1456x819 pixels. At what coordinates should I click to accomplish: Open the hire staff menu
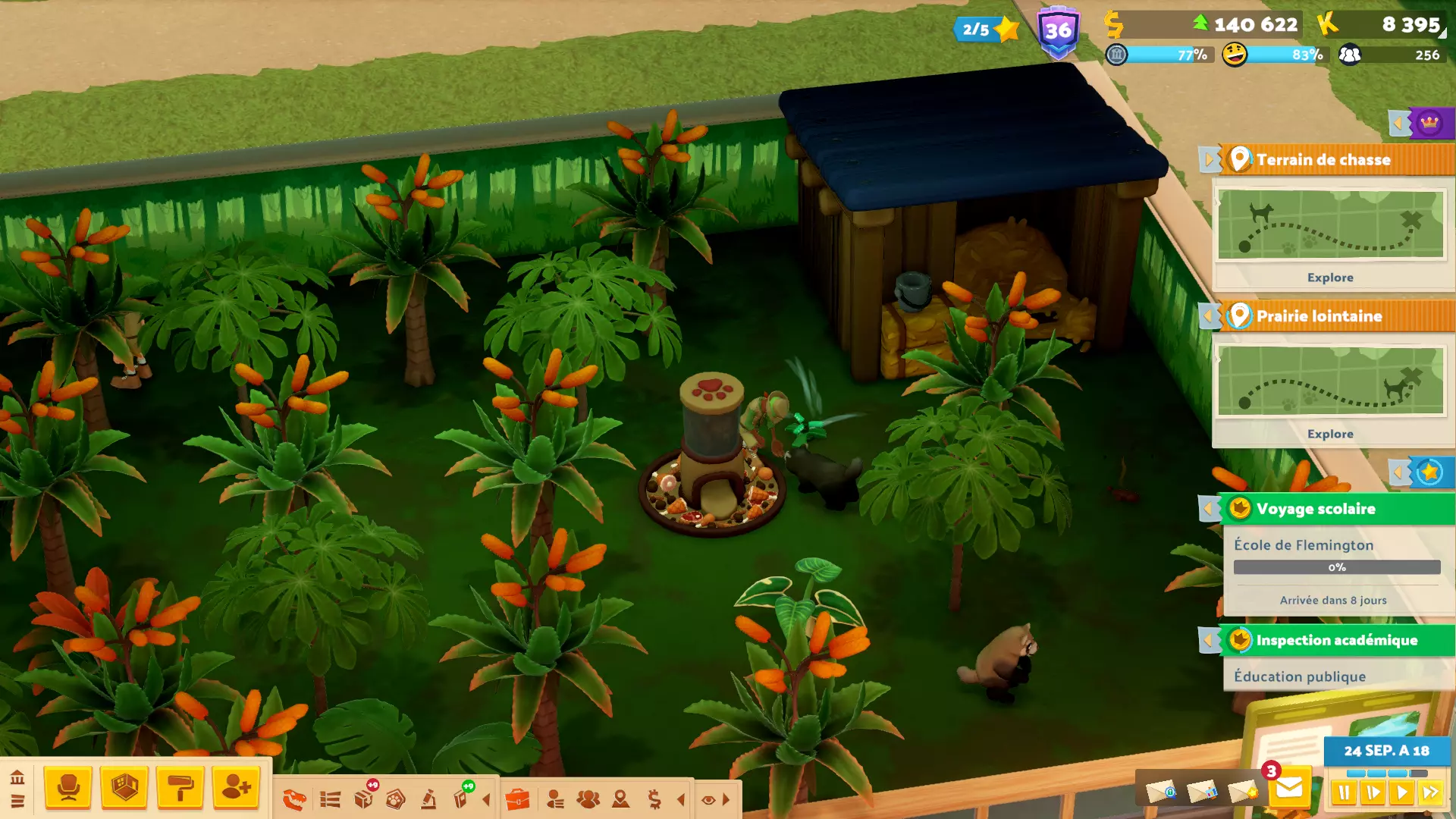coord(236,787)
